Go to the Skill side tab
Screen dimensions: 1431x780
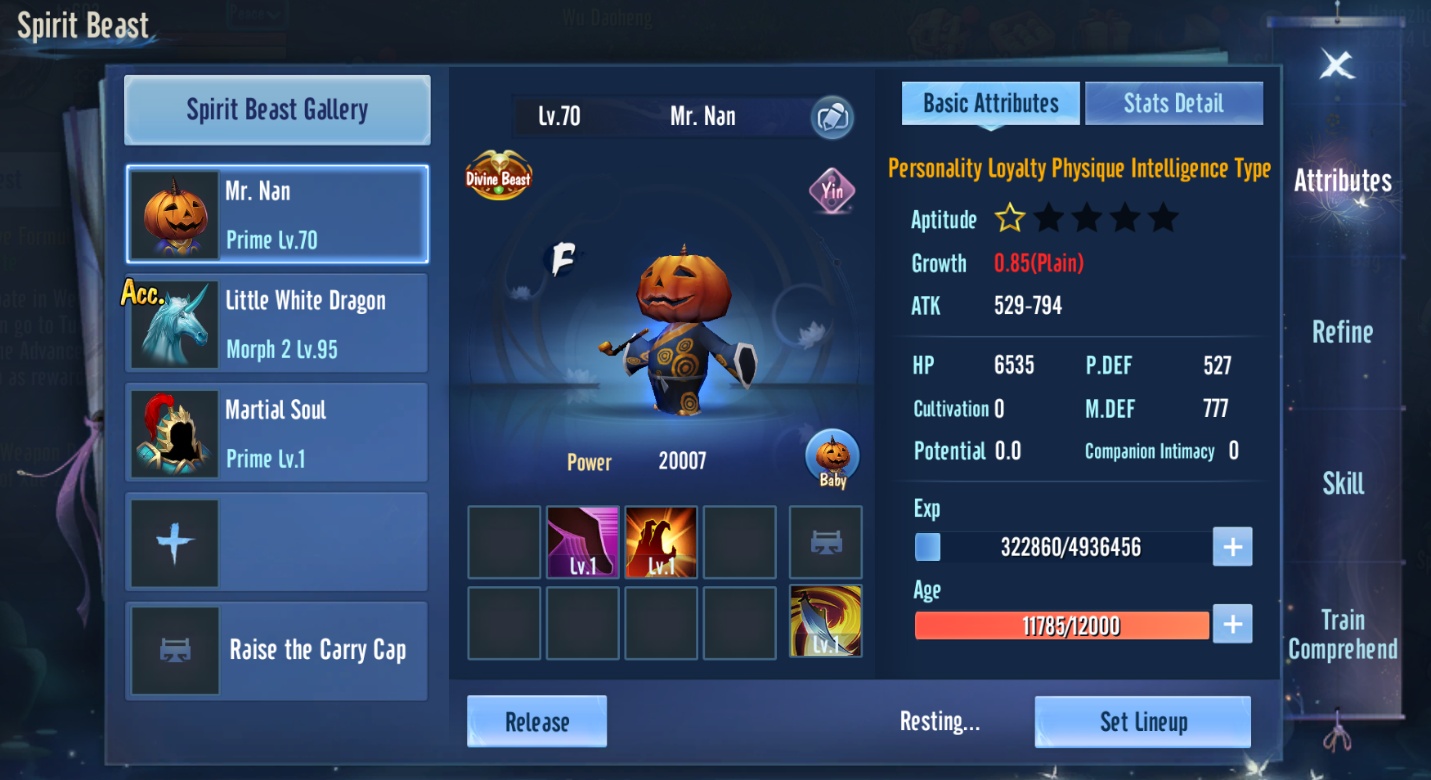(1342, 484)
